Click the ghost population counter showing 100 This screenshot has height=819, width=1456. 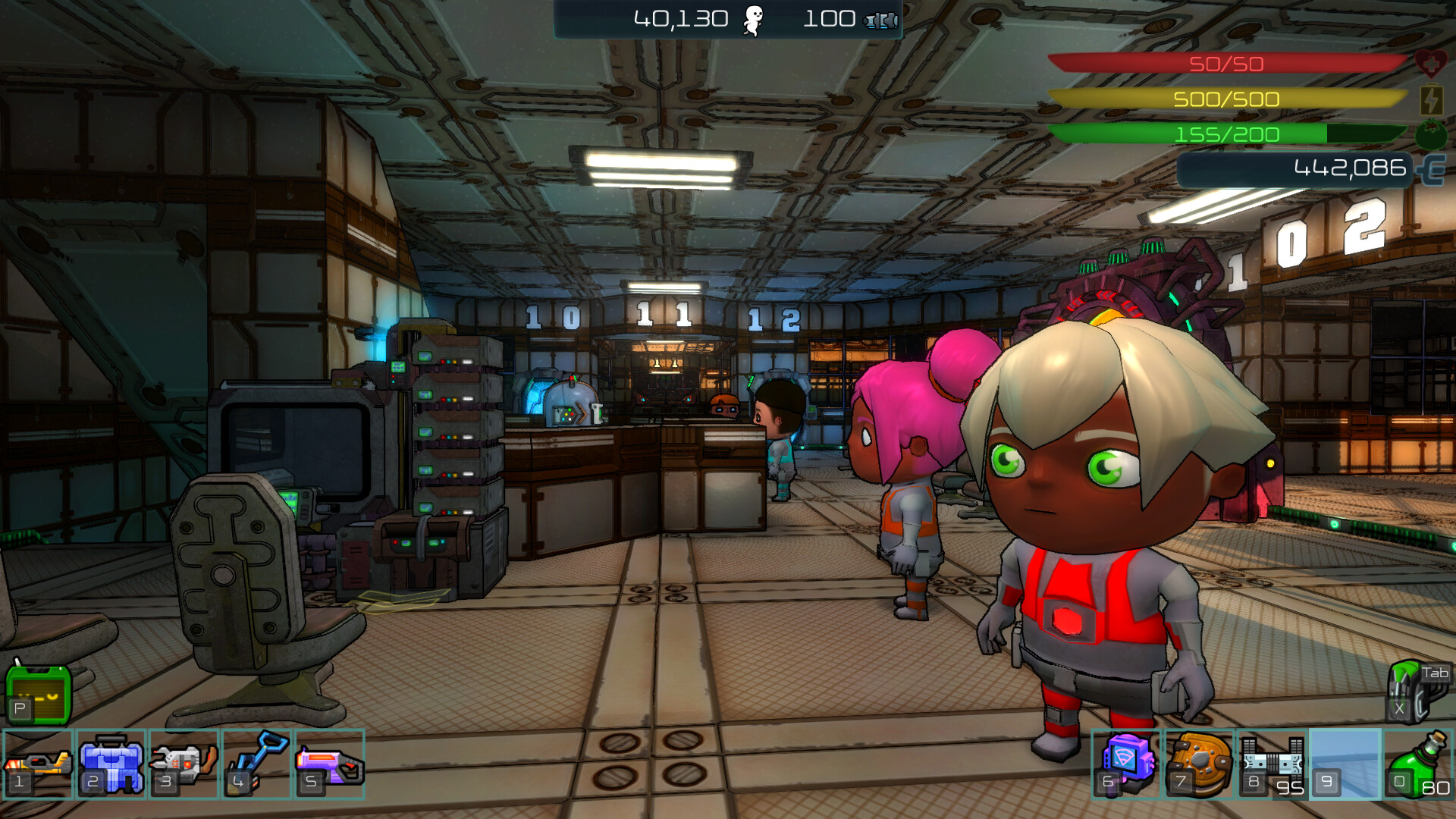pos(832,17)
